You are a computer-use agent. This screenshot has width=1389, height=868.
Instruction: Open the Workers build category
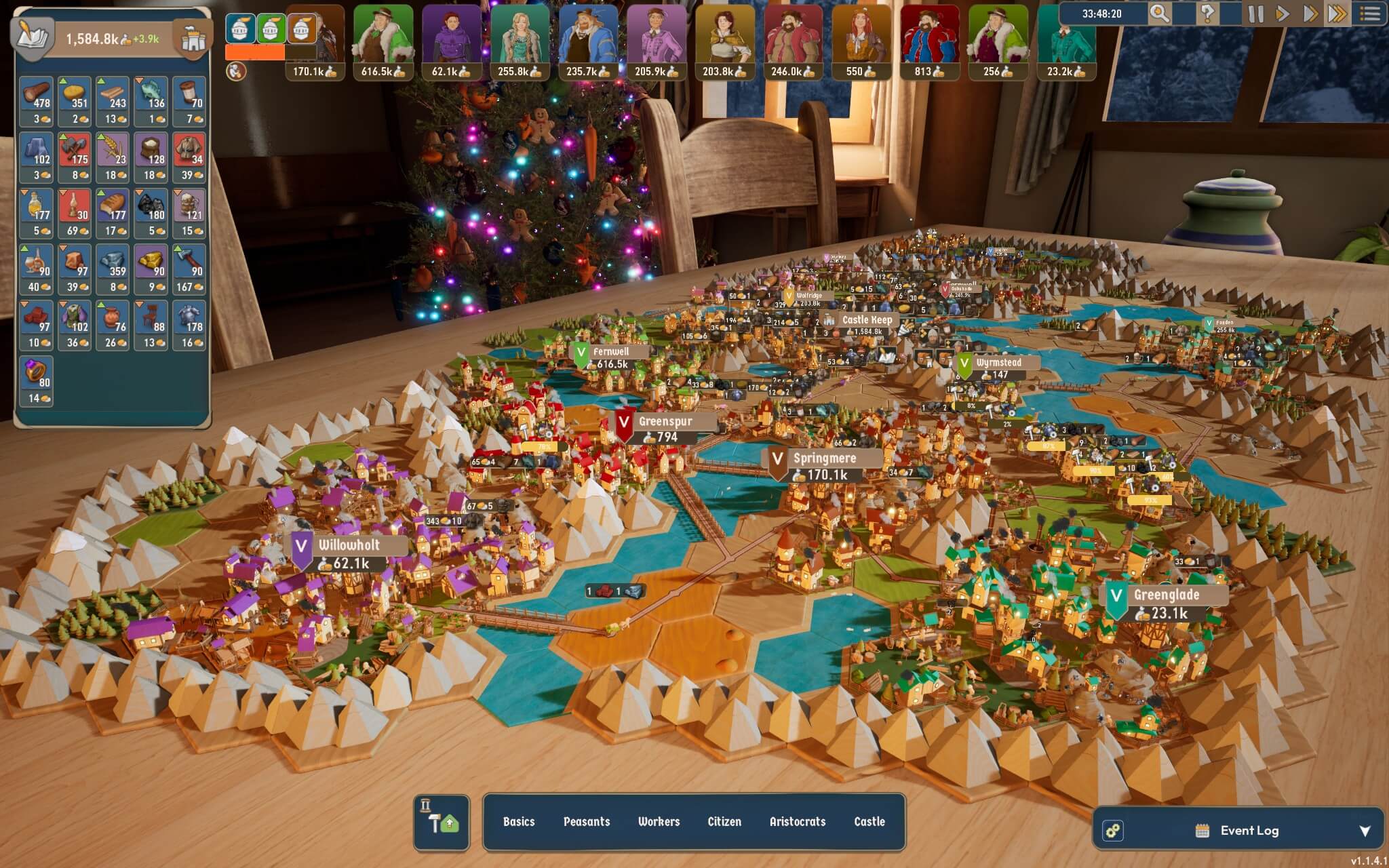click(659, 821)
